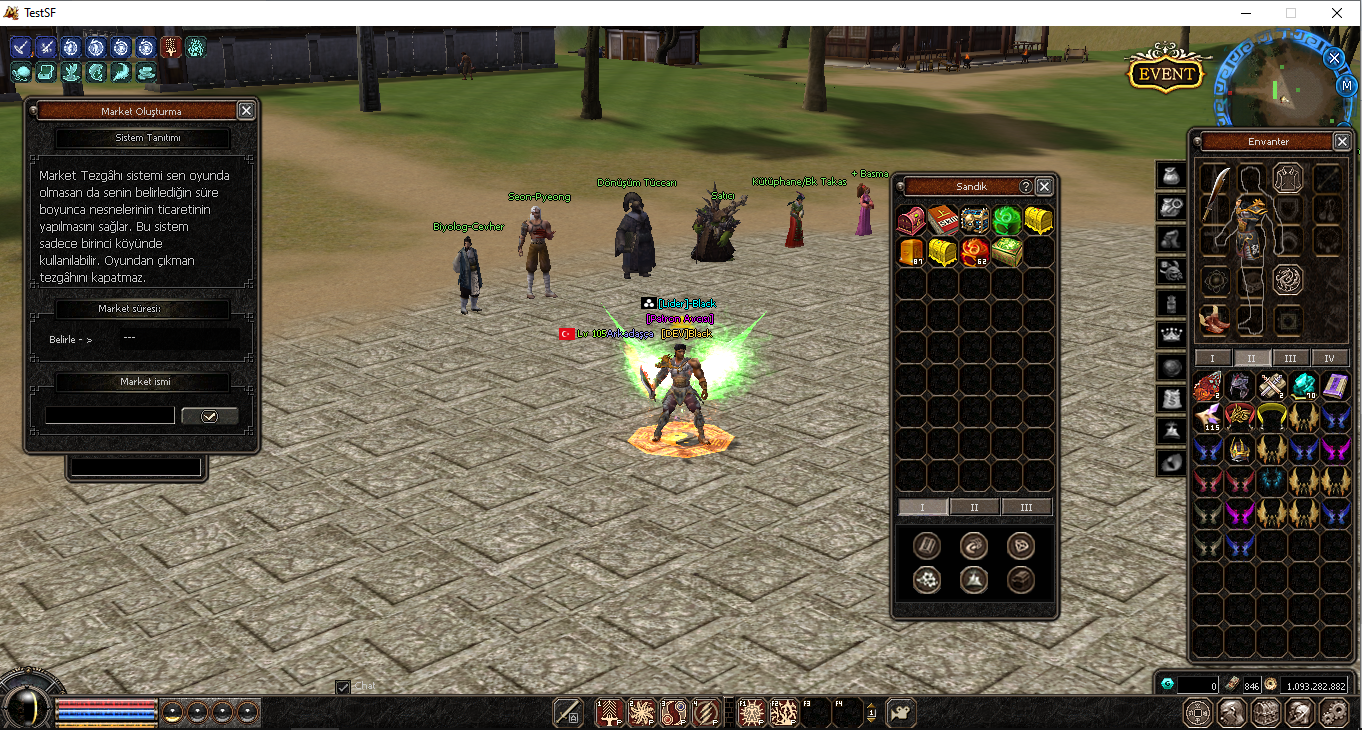Select the green orb item in Sandık

point(1007,221)
